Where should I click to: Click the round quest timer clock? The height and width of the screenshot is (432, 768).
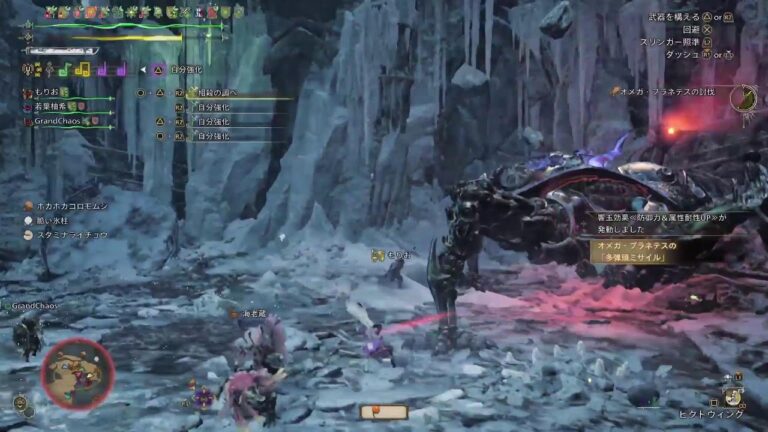[742, 97]
